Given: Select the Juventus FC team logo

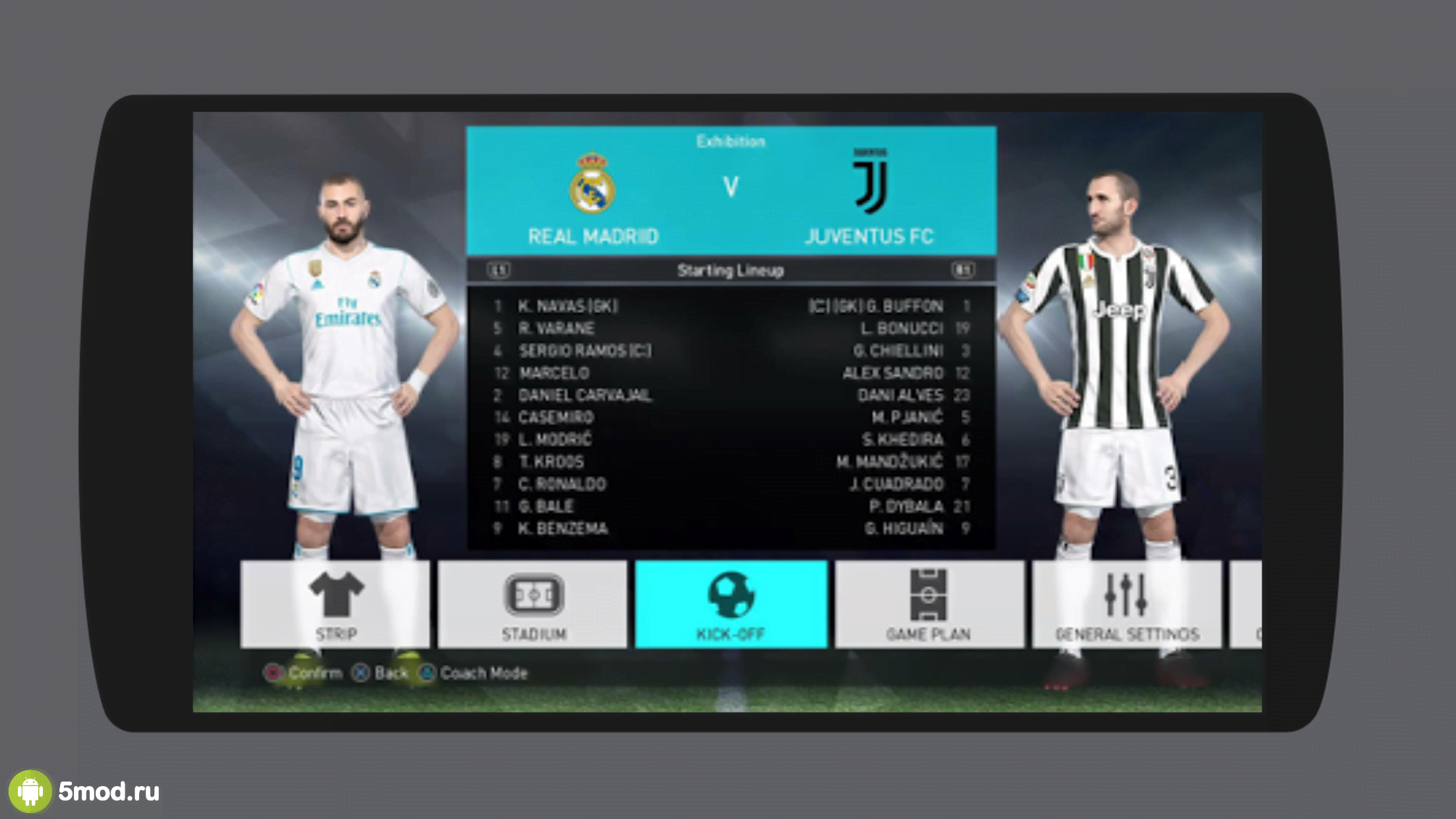Looking at the screenshot, I should click(870, 182).
